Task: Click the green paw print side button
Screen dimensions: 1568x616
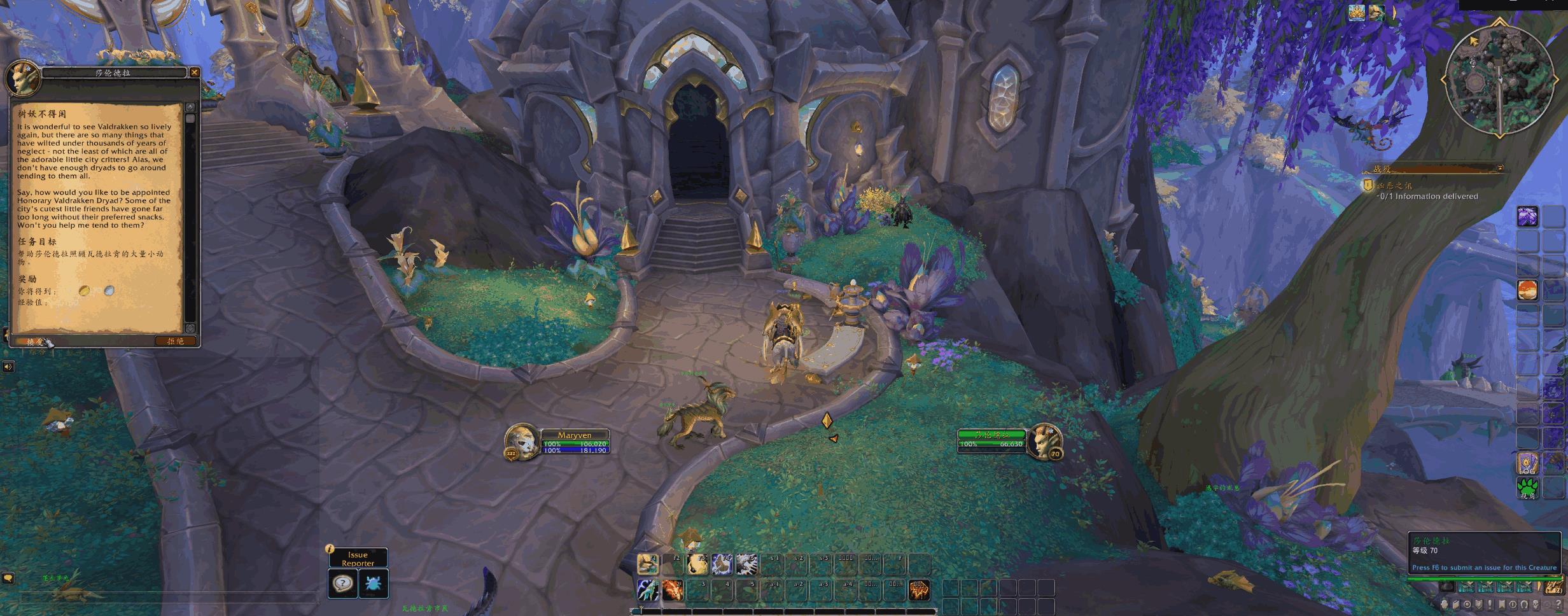Action: coord(1527,488)
